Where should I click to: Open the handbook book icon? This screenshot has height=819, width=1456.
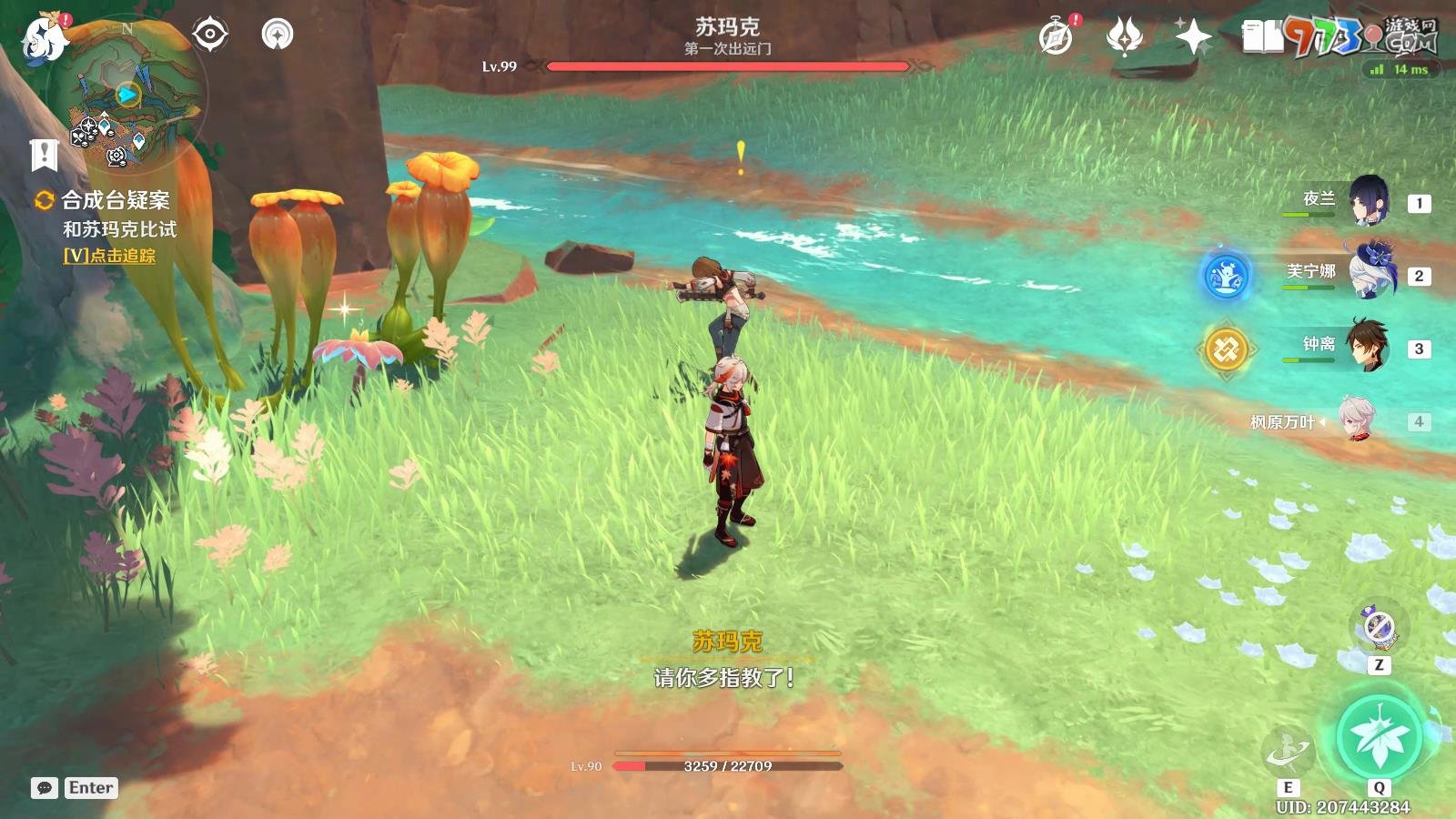point(1261,38)
